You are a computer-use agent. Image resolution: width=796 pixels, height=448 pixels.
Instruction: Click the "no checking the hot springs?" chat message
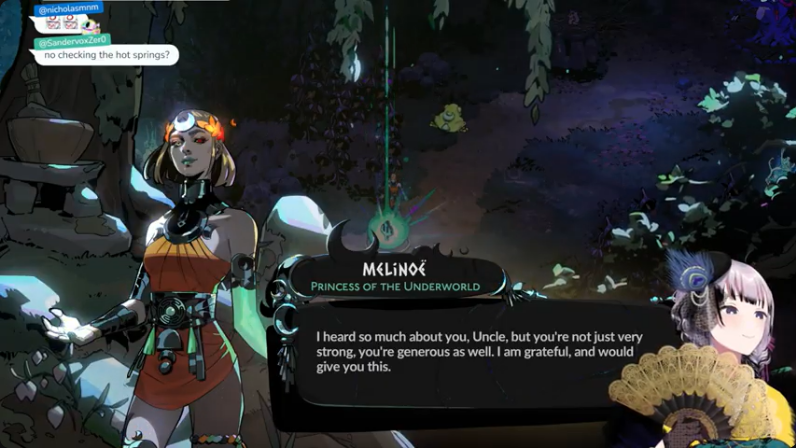[106, 55]
